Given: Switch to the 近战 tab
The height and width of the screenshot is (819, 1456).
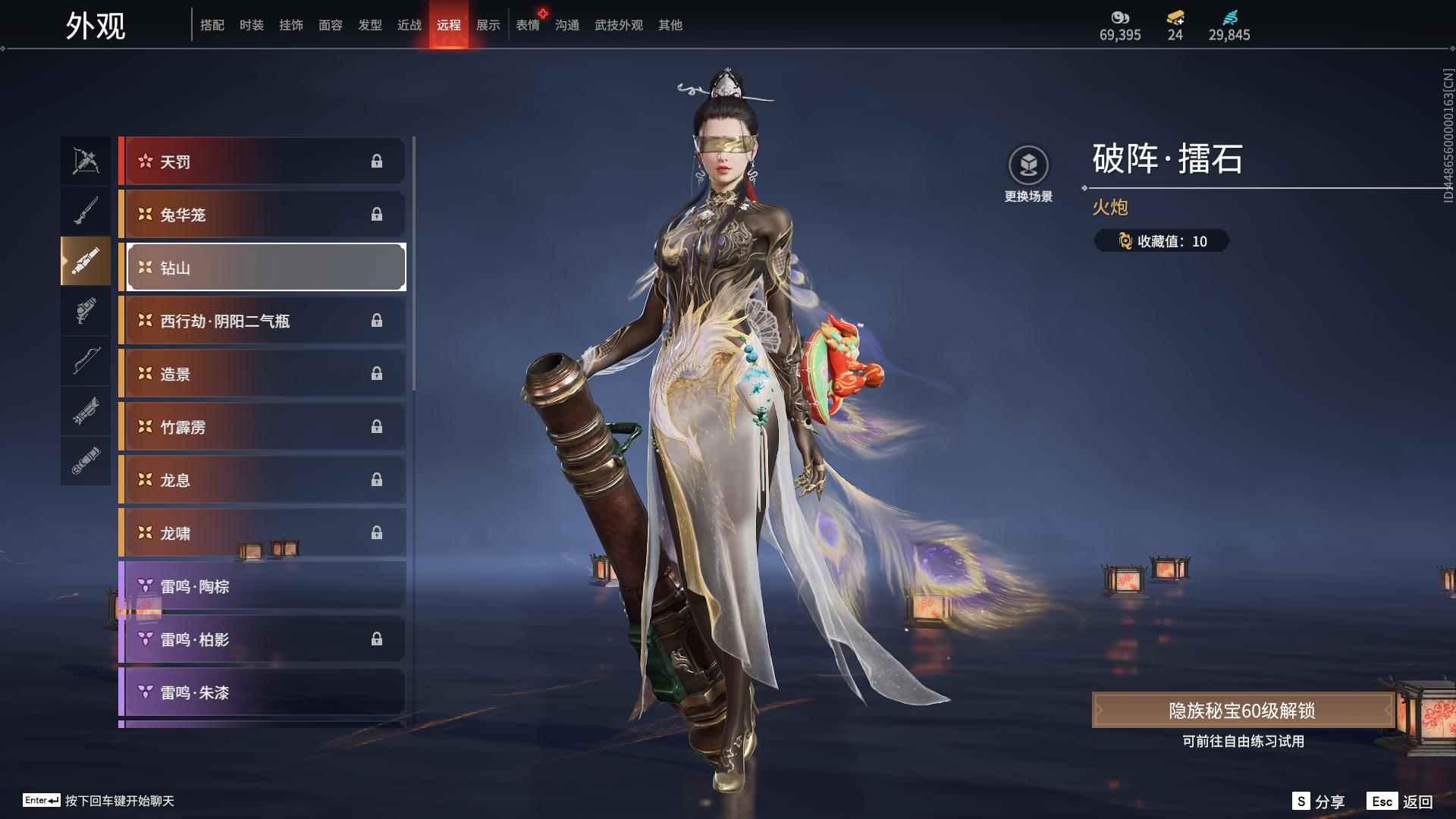Looking at the screenshot, I should coord(408,24).
